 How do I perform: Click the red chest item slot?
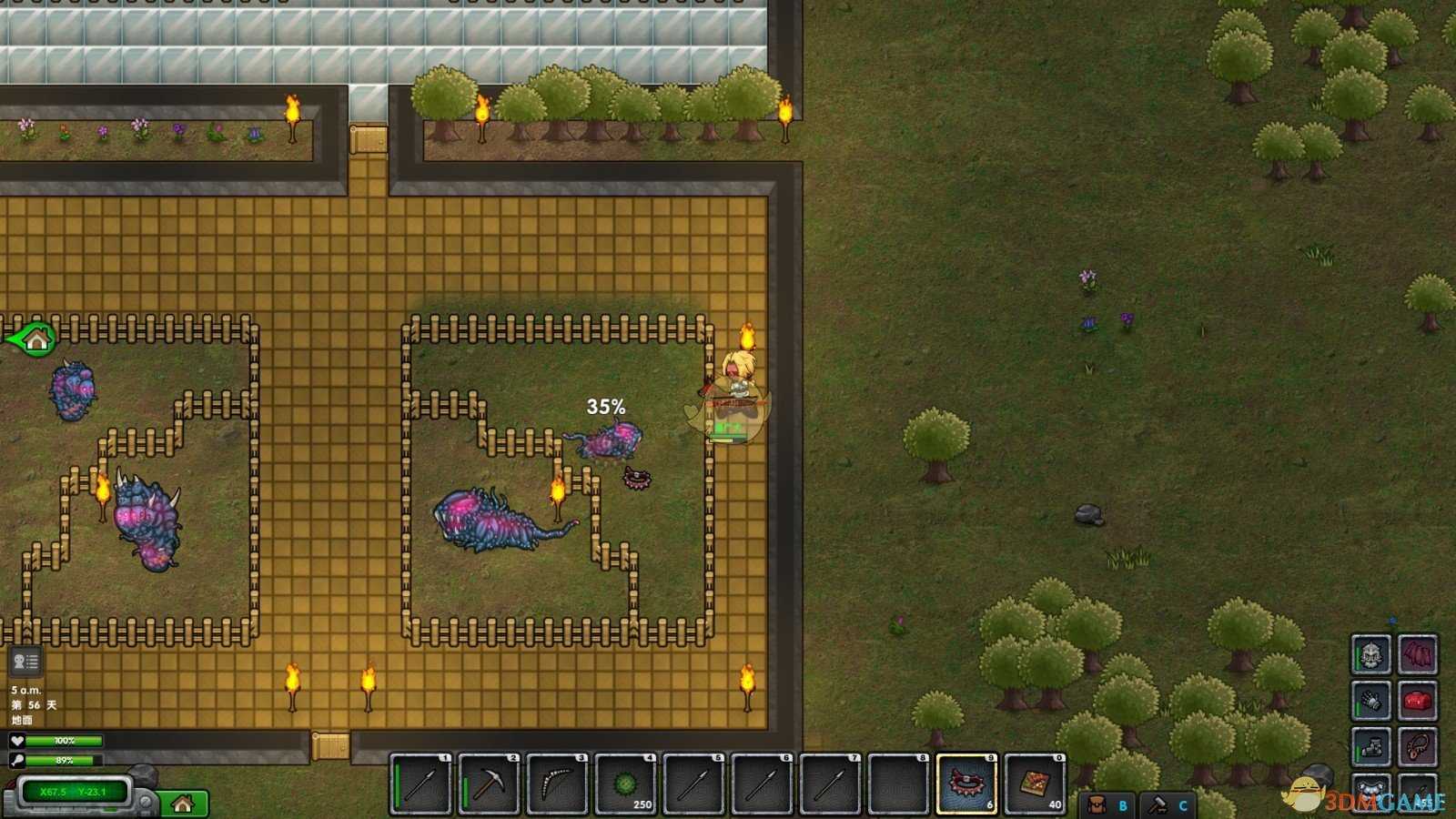[1418, 701]
